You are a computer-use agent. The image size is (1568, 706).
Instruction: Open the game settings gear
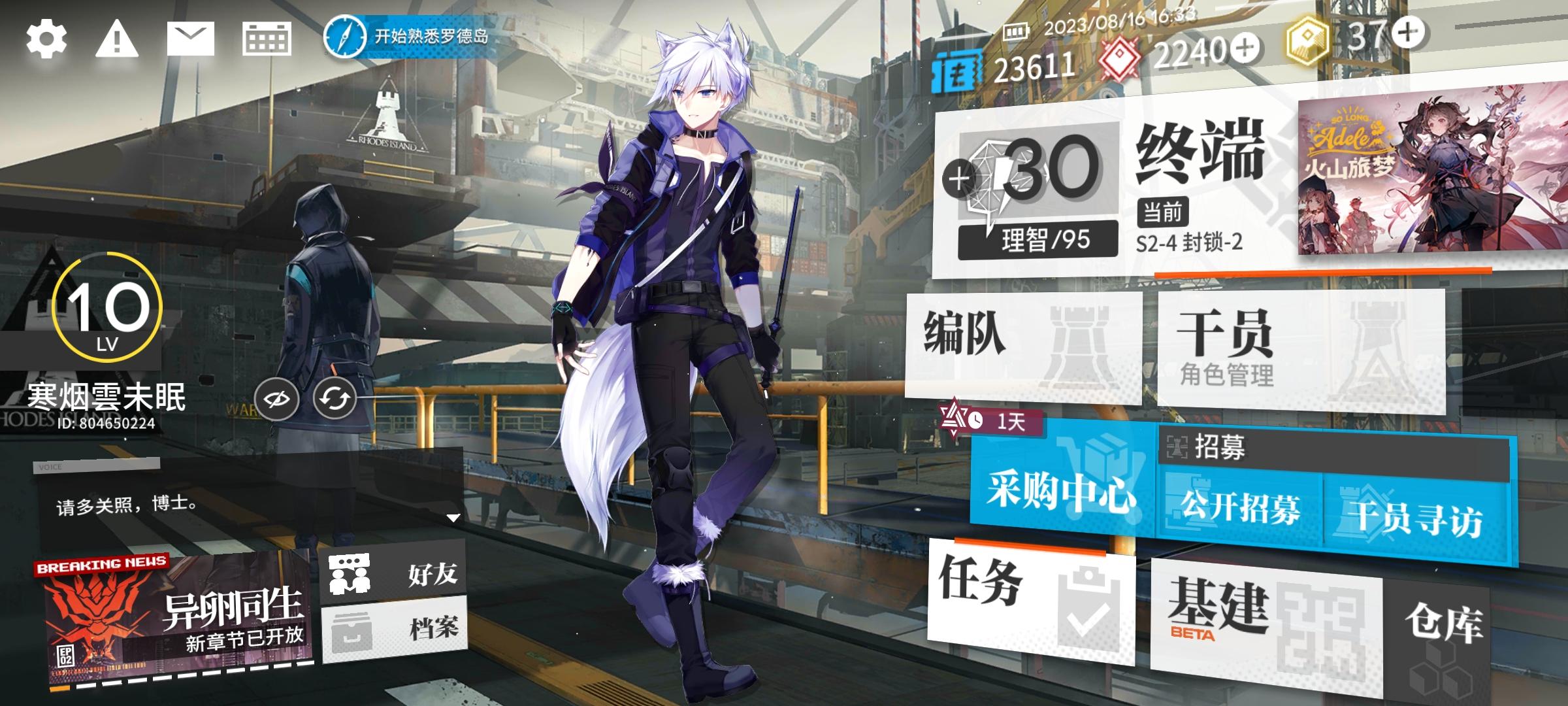tap(46, 41)
